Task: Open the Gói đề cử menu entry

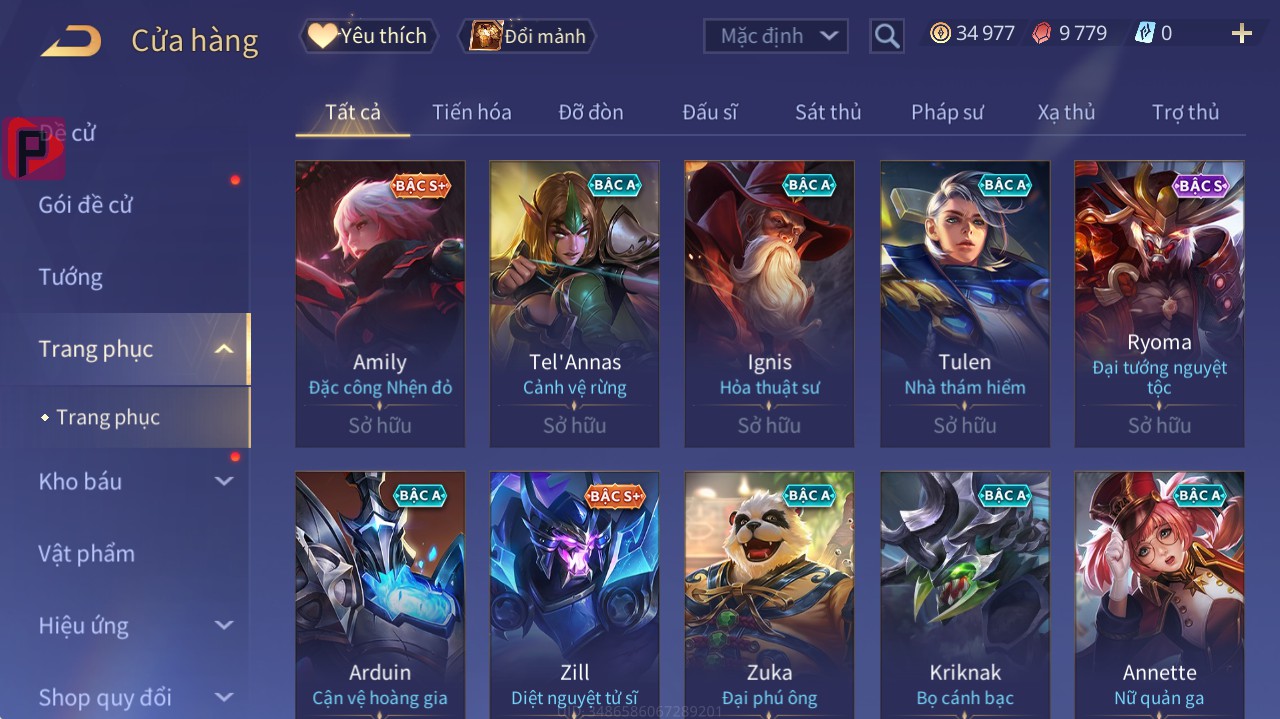Action: (x=86, y=205)
